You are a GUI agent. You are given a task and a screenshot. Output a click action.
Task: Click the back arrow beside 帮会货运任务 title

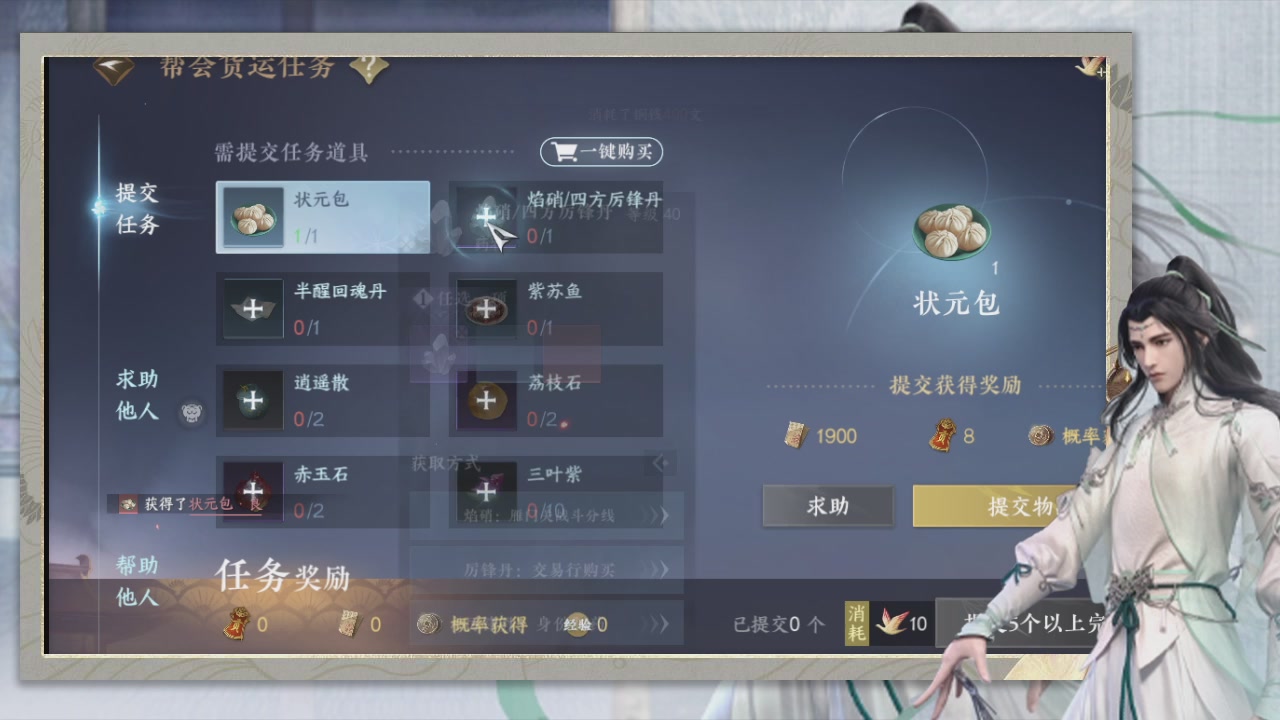112,66
